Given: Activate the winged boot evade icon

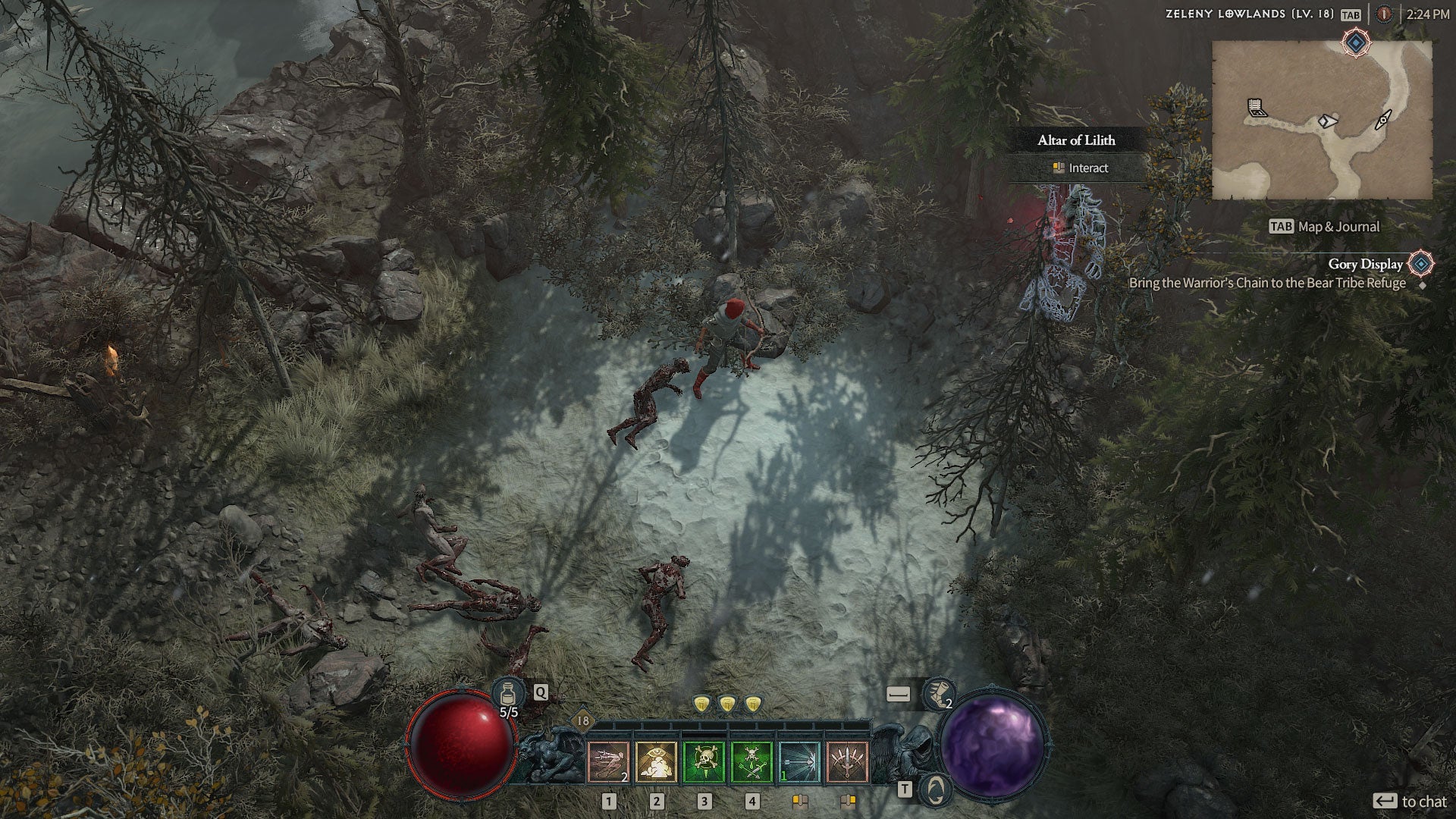Looking at the screenshot, I should 939,695.
